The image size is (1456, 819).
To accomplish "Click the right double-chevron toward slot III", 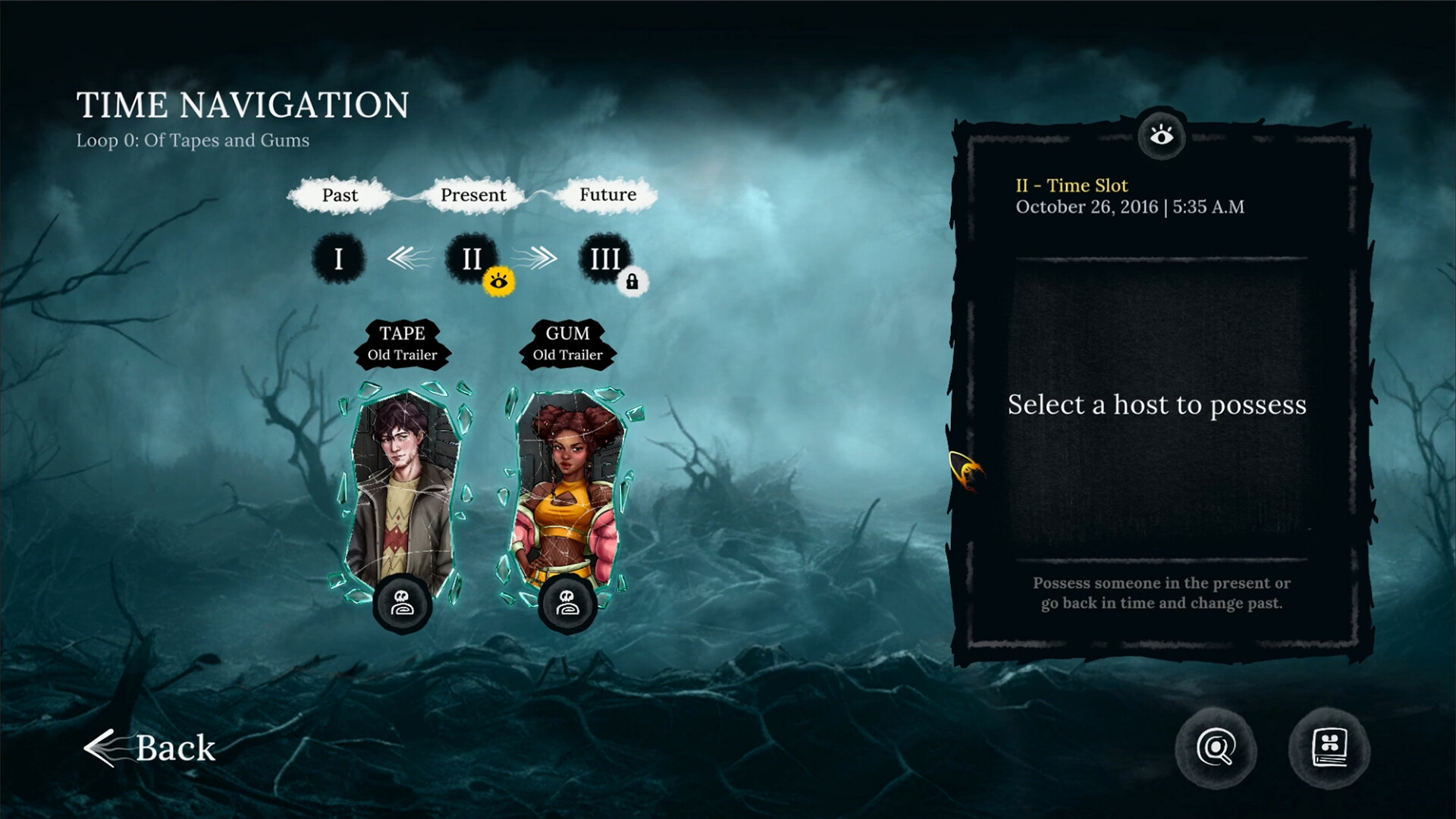I will (543, 258).
